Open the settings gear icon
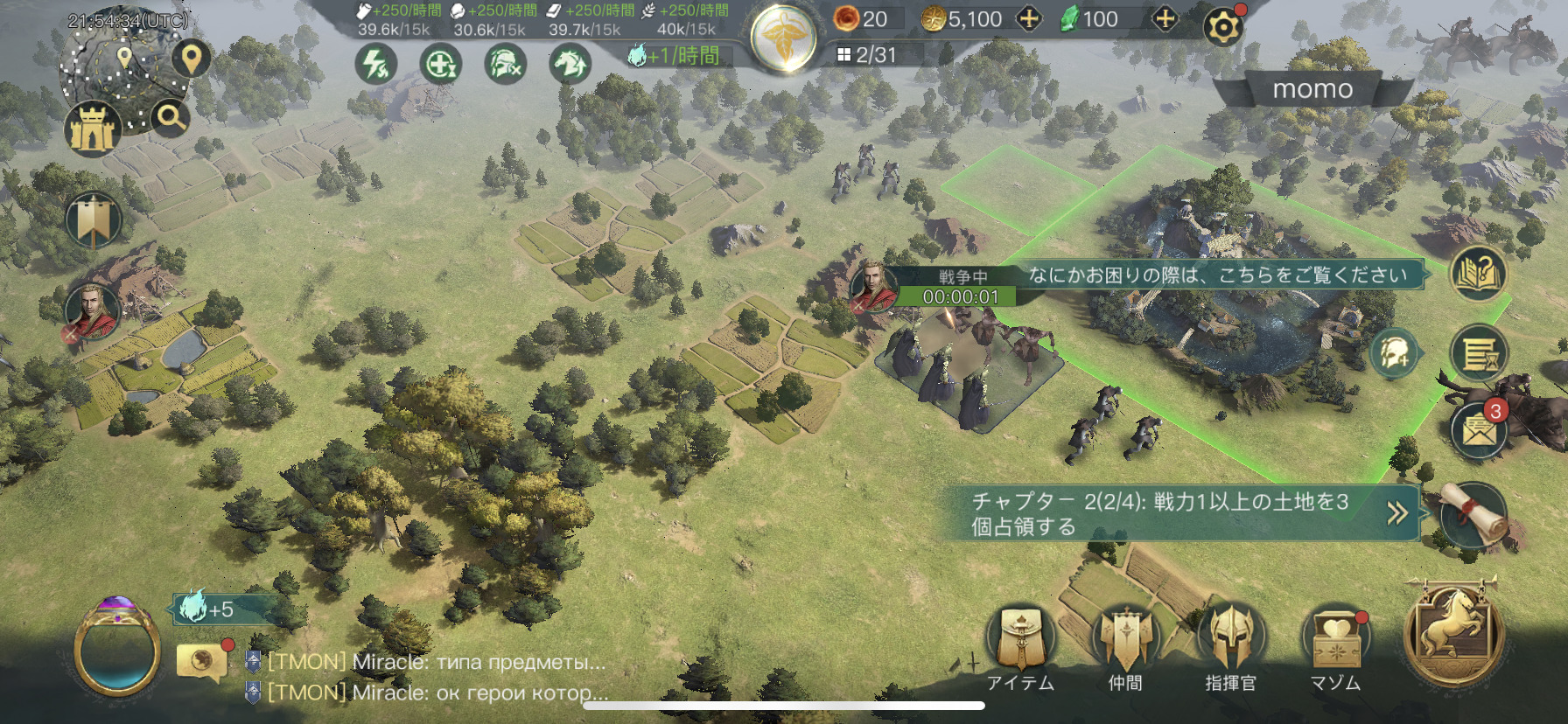The height and width of the screenshot is (724, 1568). pyautogui.click(x=1222, y=27)
